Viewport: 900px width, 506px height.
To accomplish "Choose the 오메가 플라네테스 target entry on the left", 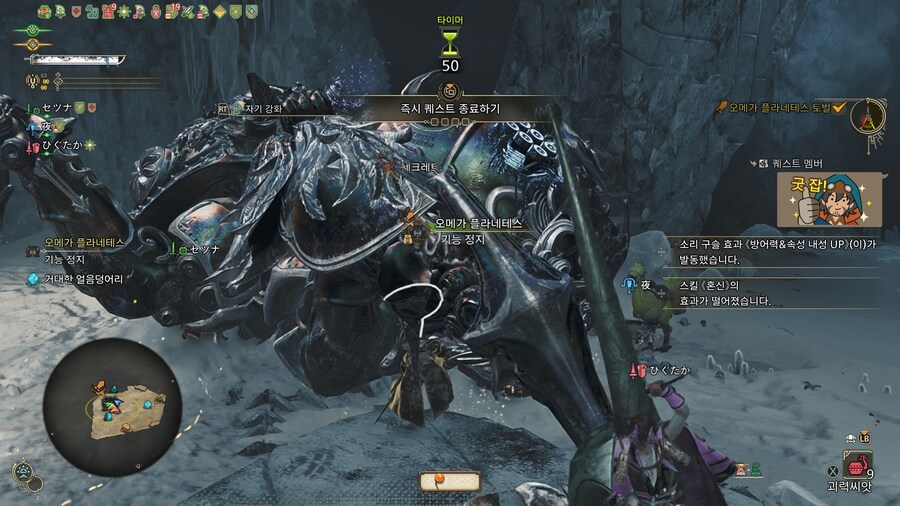I will [x=84, y=243].
